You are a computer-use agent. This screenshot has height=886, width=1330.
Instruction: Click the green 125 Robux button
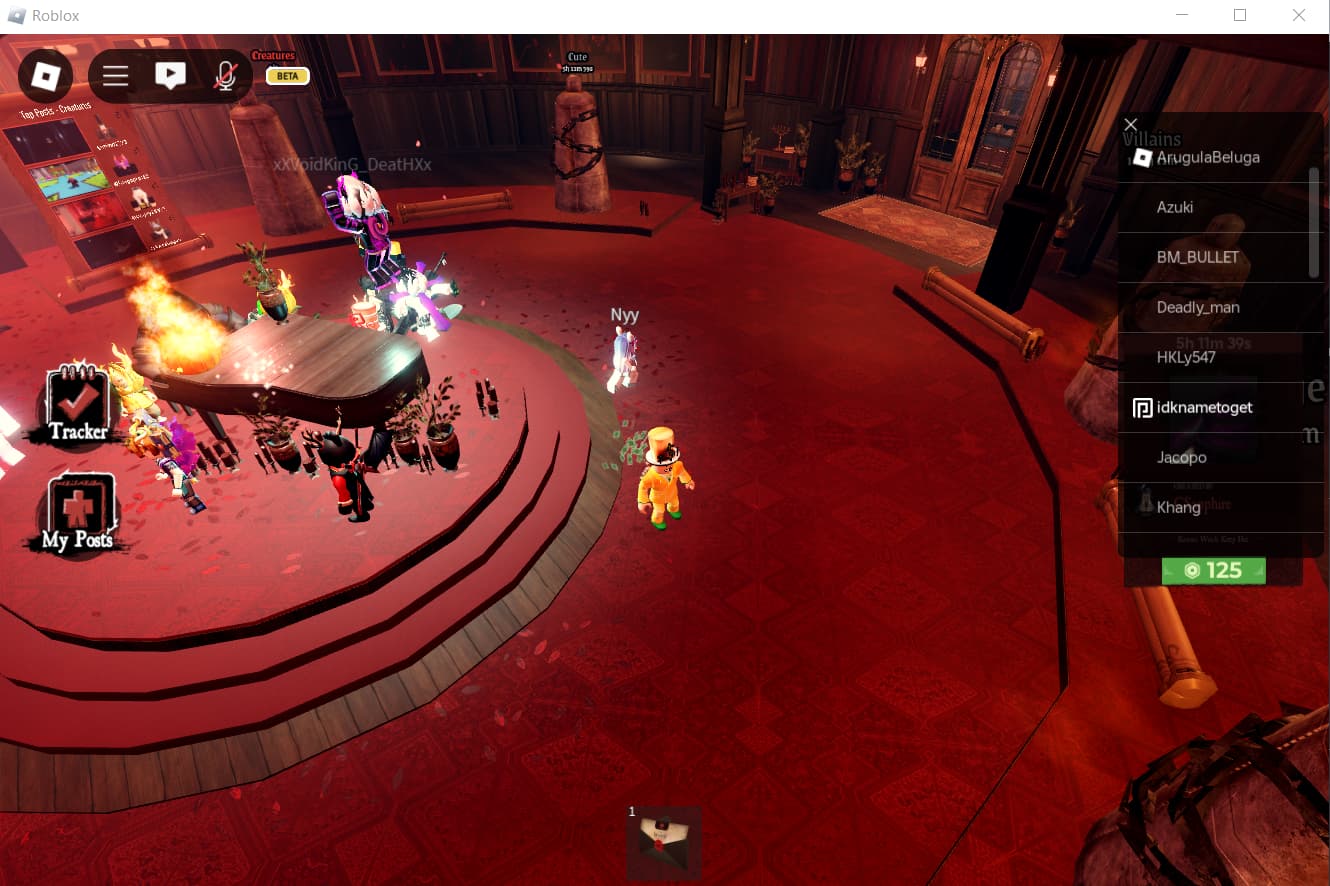click(x=1213, y=571)
